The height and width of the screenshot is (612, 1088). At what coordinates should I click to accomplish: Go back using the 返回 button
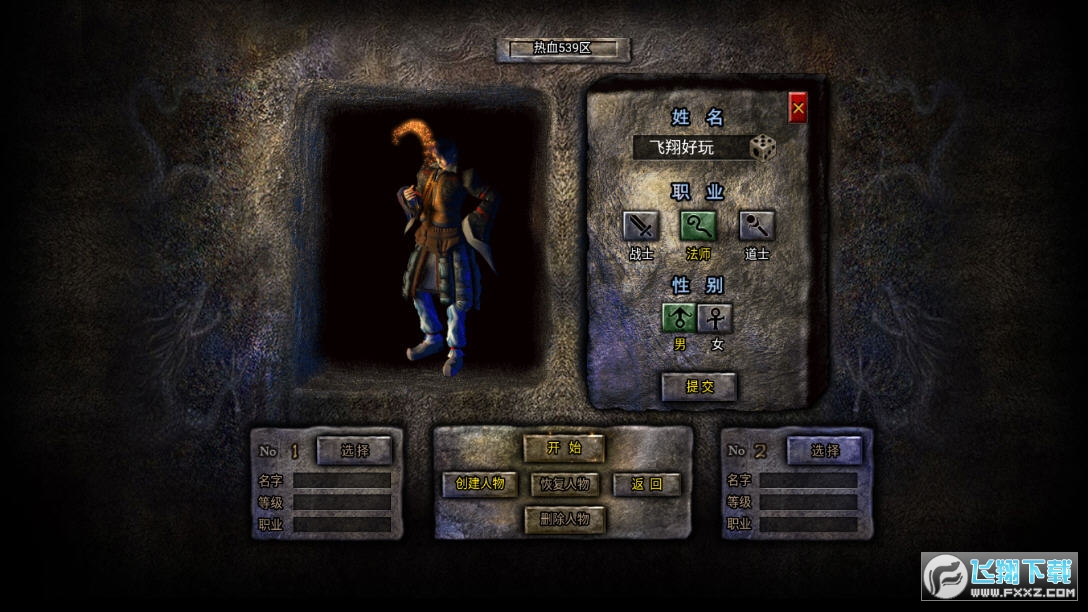646,484
